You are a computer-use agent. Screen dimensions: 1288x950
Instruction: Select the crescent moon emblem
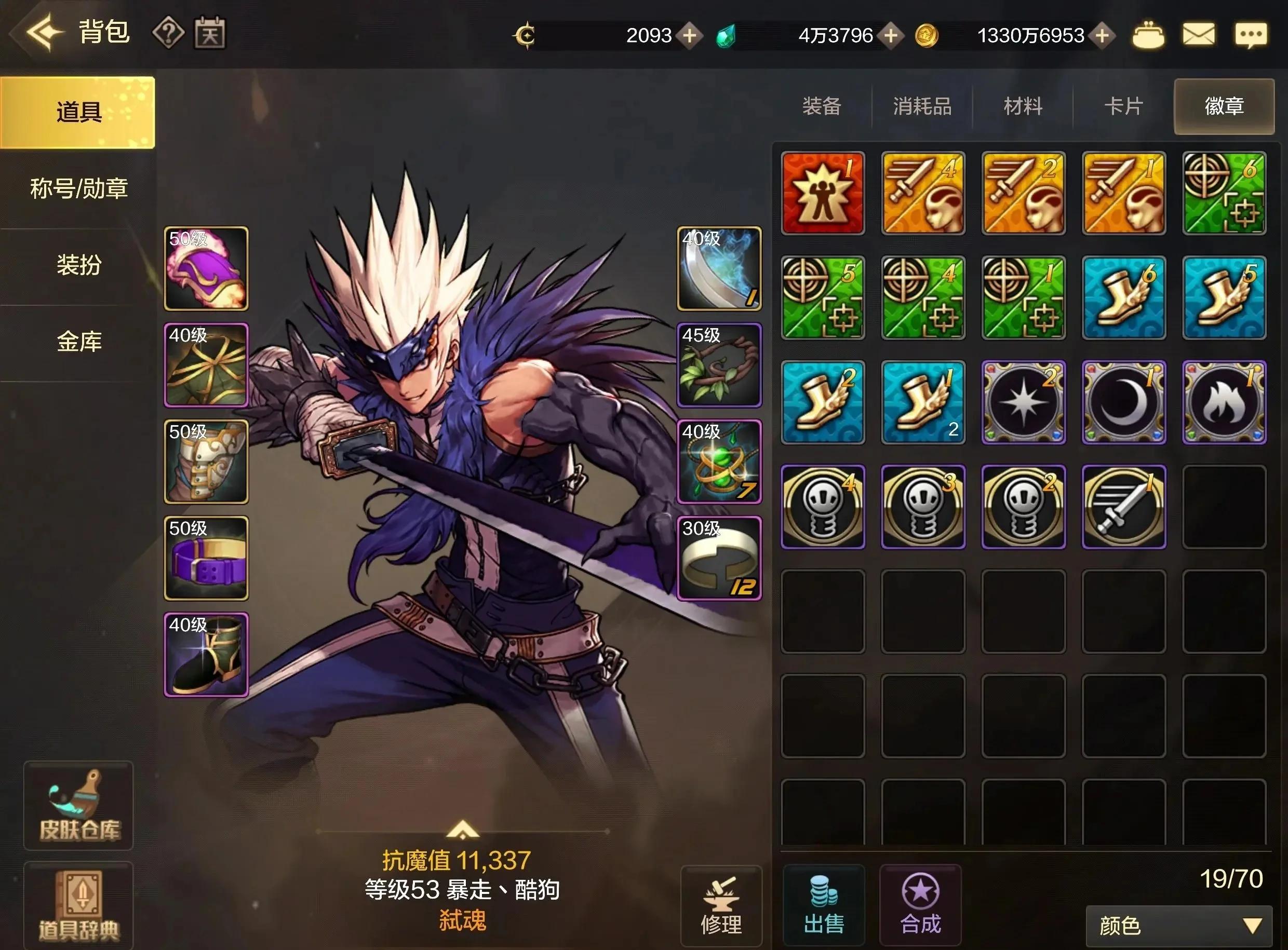point(1123,402)
